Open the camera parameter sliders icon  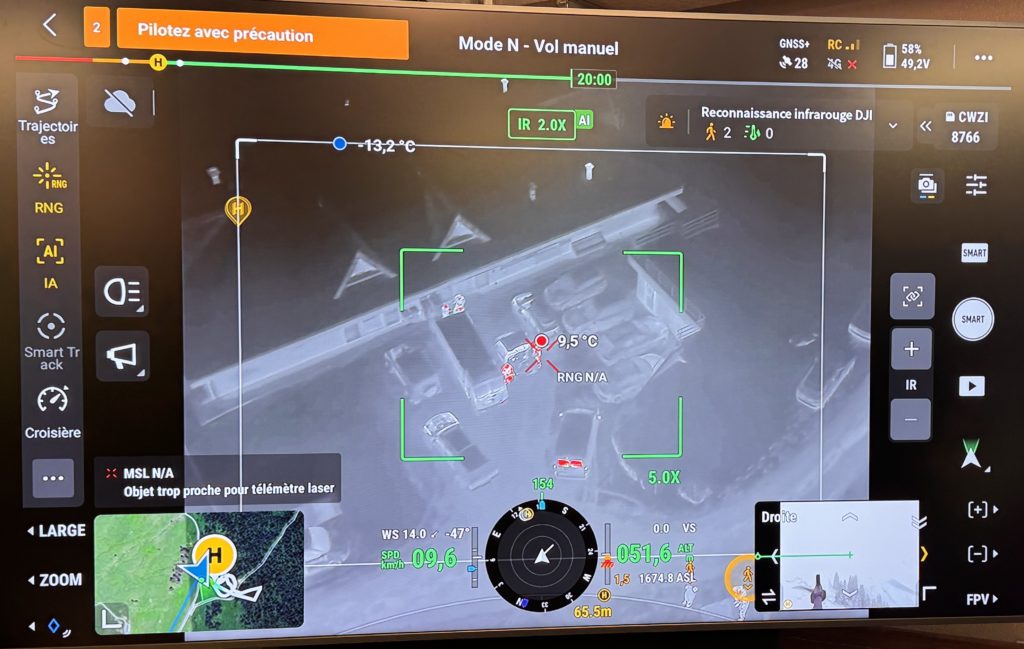tap(976, 184)
